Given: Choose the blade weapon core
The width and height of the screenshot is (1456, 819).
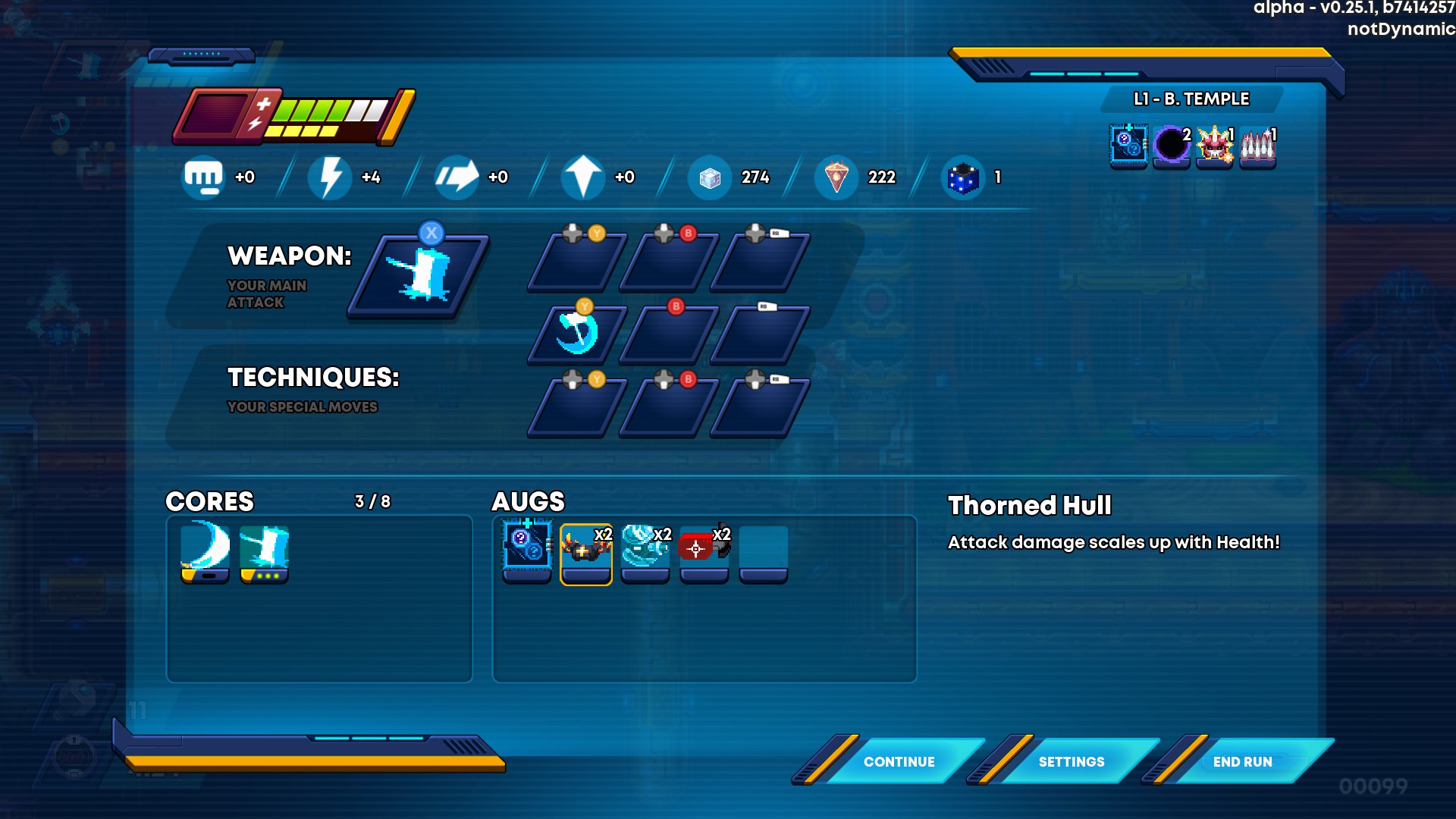Looking at the screenshot, I should point(264,551).
